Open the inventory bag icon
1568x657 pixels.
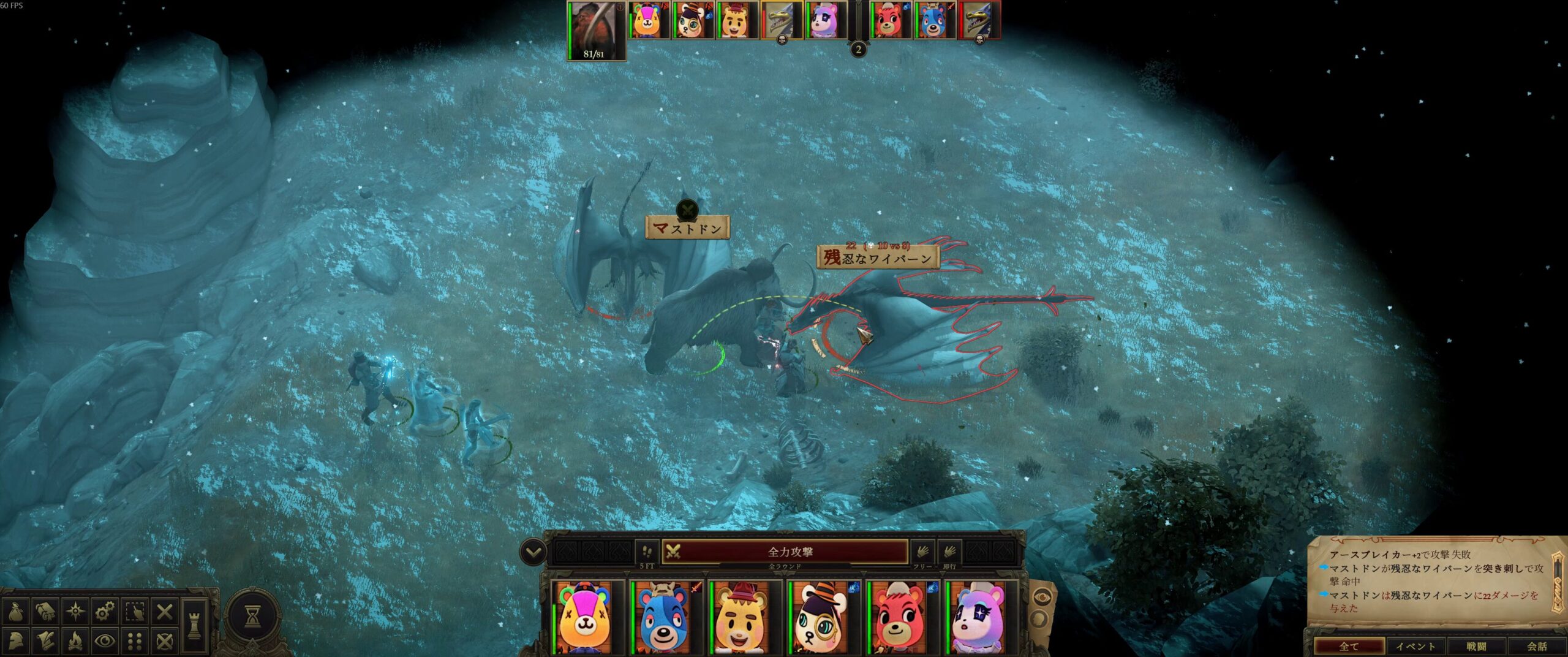14,611
